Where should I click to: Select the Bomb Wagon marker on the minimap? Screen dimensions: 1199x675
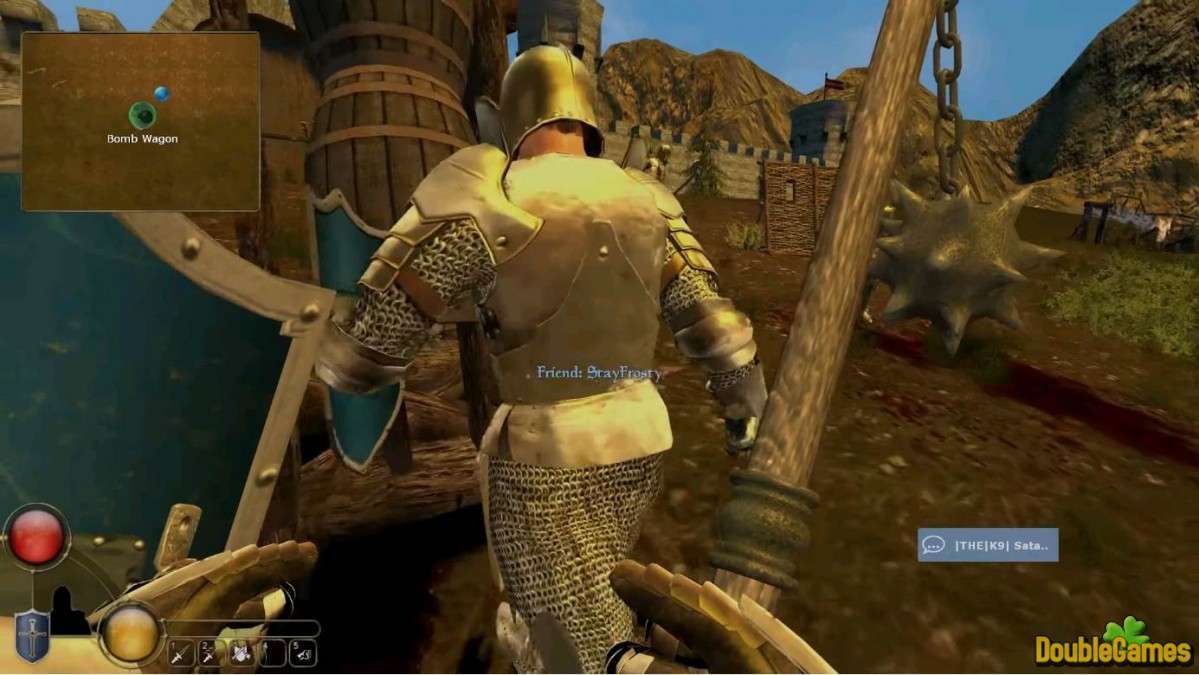pos(142,115)
